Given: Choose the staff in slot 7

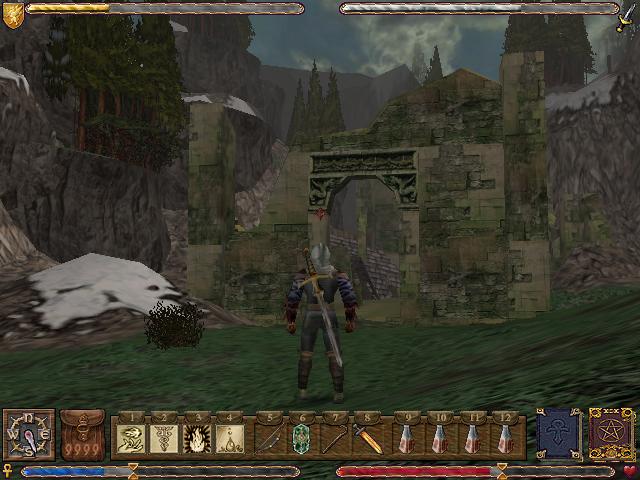Looking at the screenshot, I should [335, 437].
